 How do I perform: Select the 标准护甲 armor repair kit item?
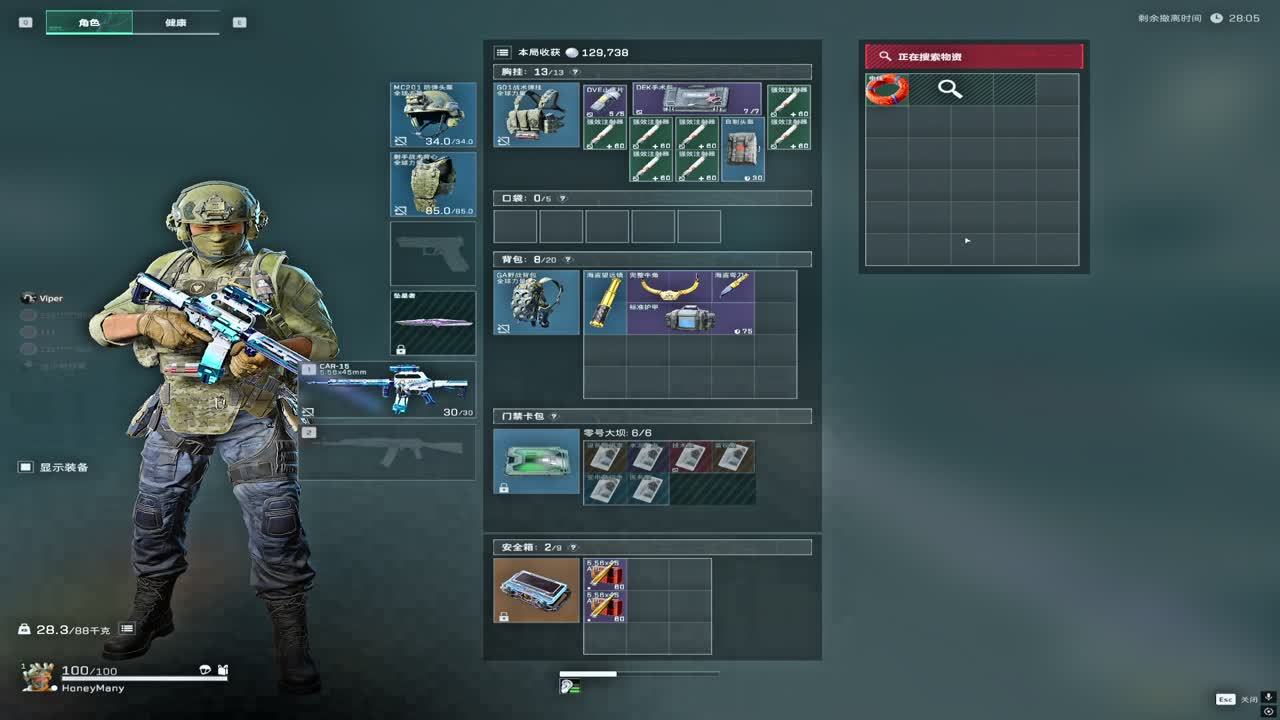point(691,318)
